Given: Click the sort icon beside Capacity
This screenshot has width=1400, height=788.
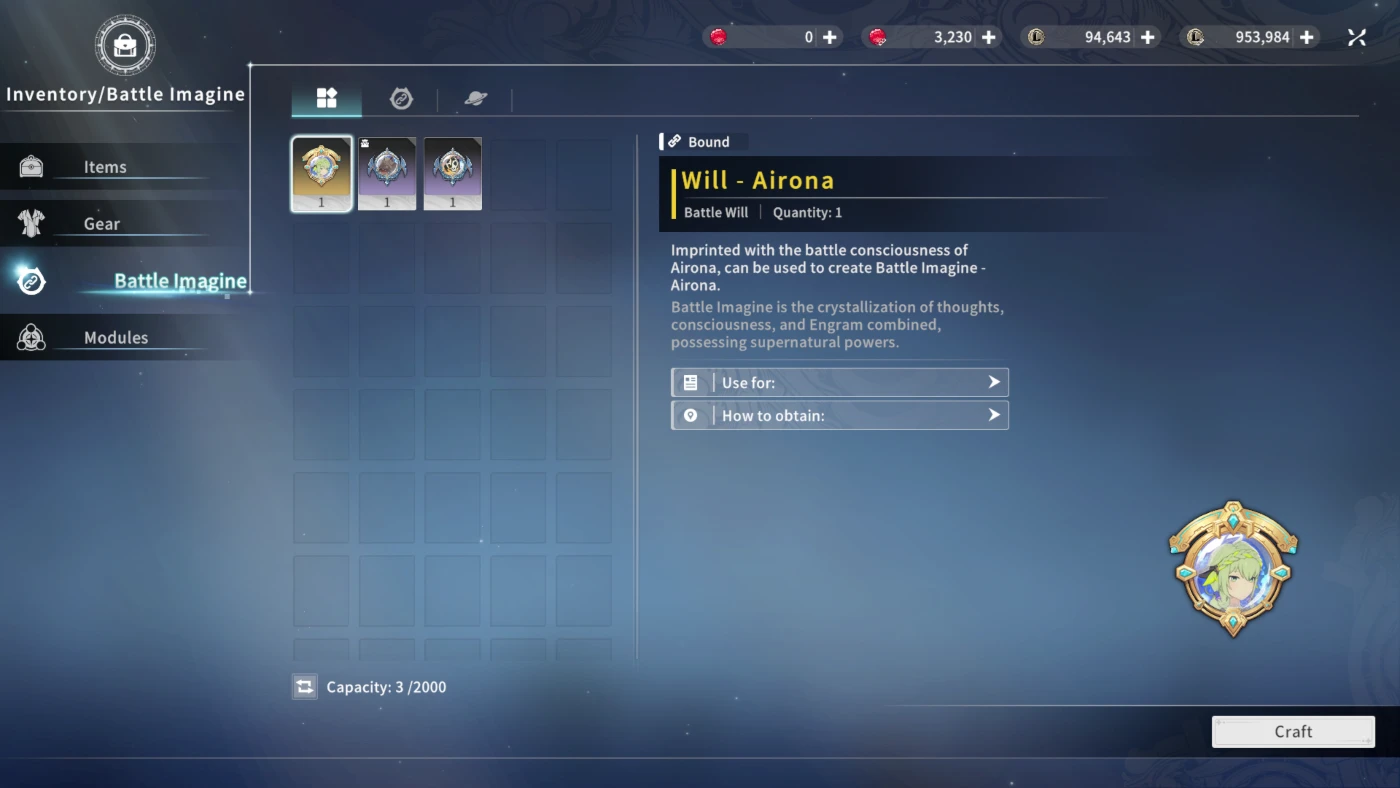Looking at the screenshot, I should (305, 687).
